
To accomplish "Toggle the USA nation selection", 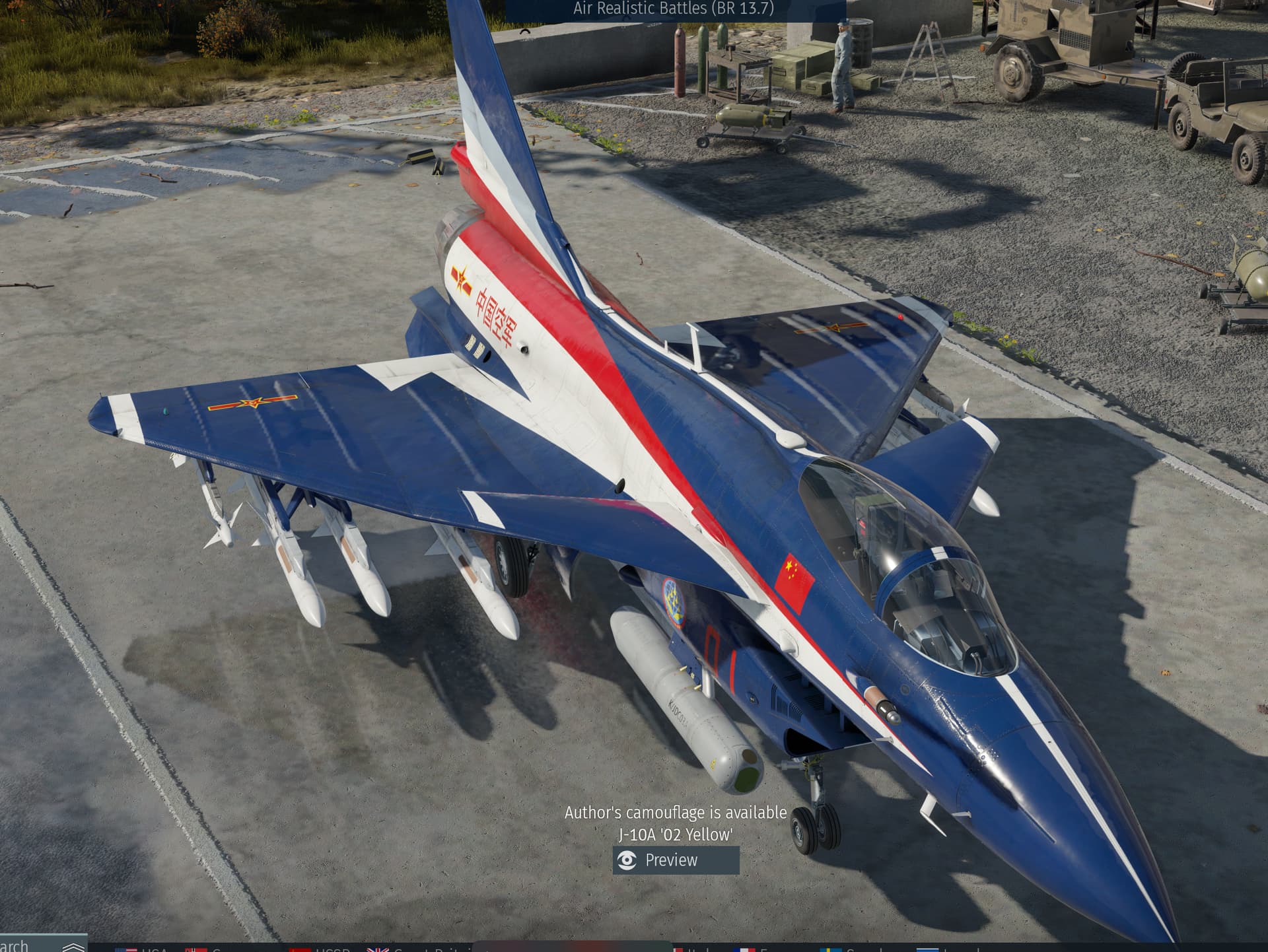I will coord(125,949).
